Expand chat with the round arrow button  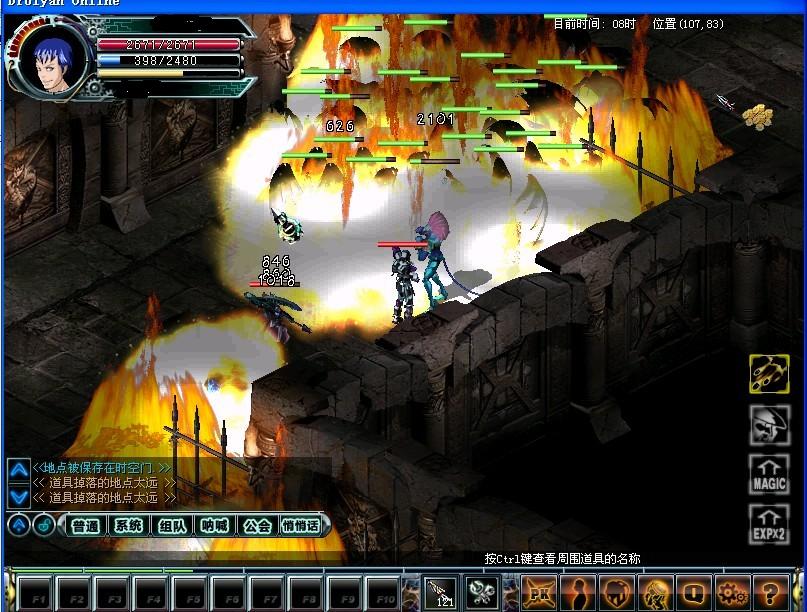click(x=18, y=525)
